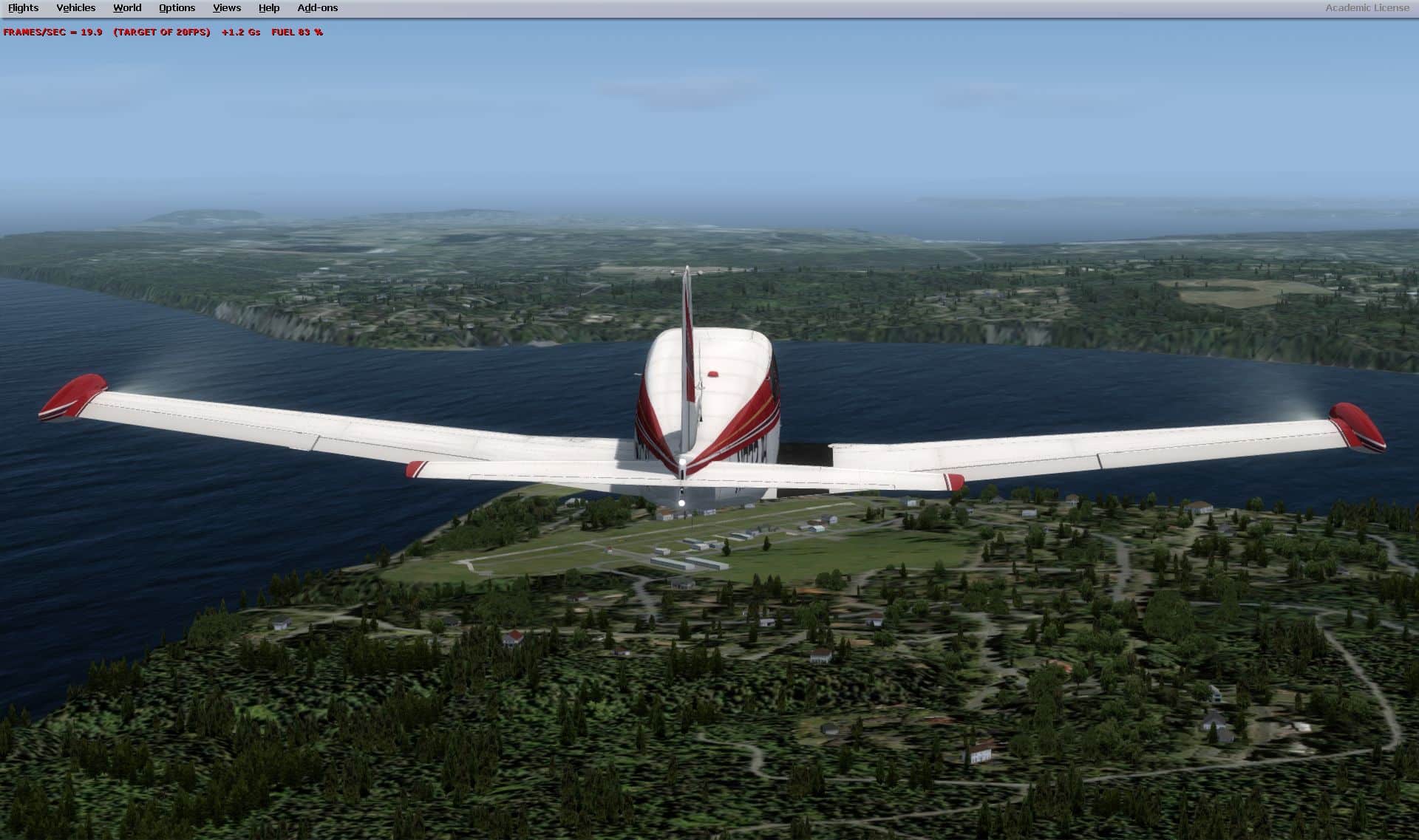
Task: Open the Views menu
Action: point(226,8)
